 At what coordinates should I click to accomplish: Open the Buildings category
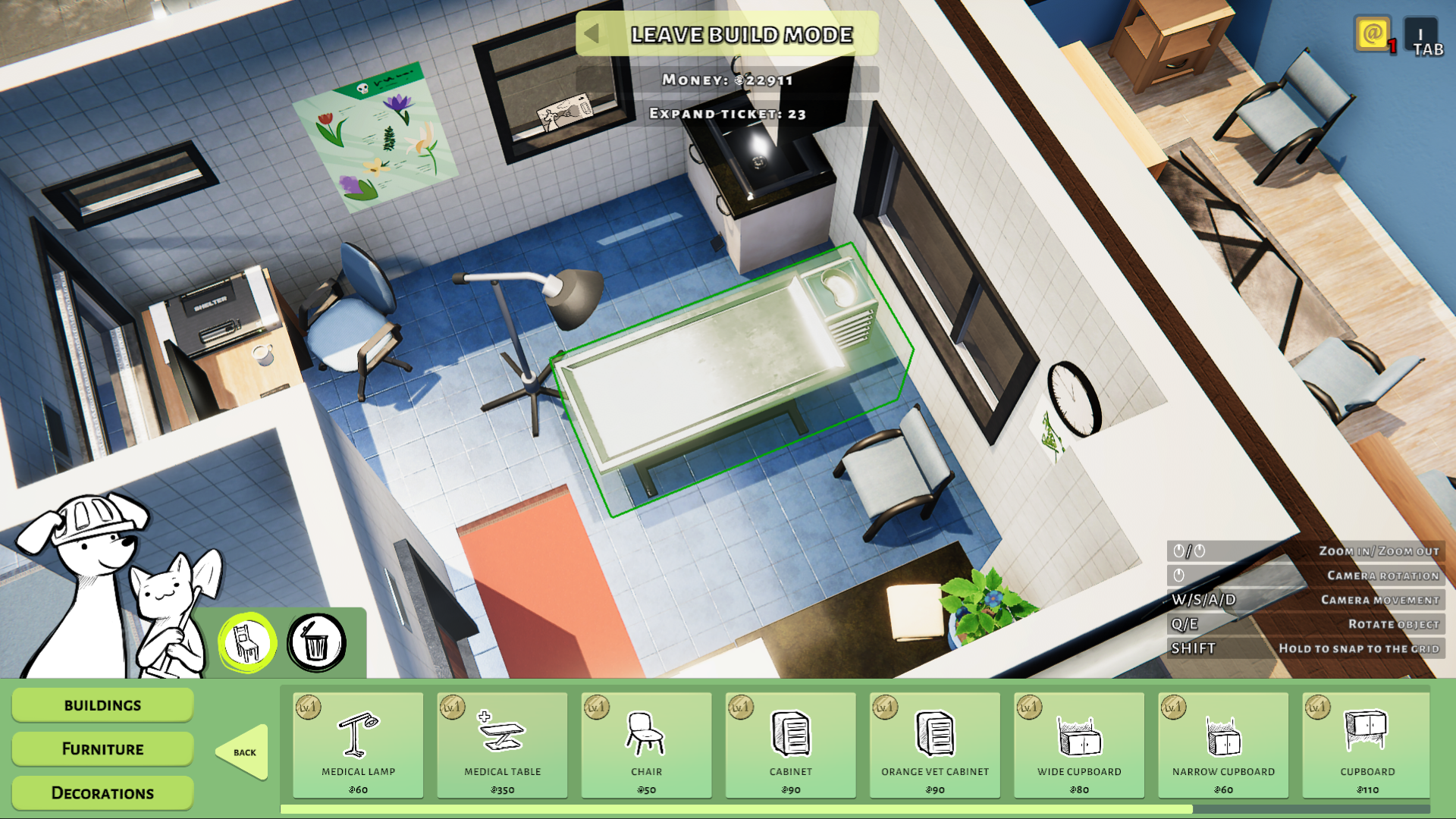(x=102, y=704)
